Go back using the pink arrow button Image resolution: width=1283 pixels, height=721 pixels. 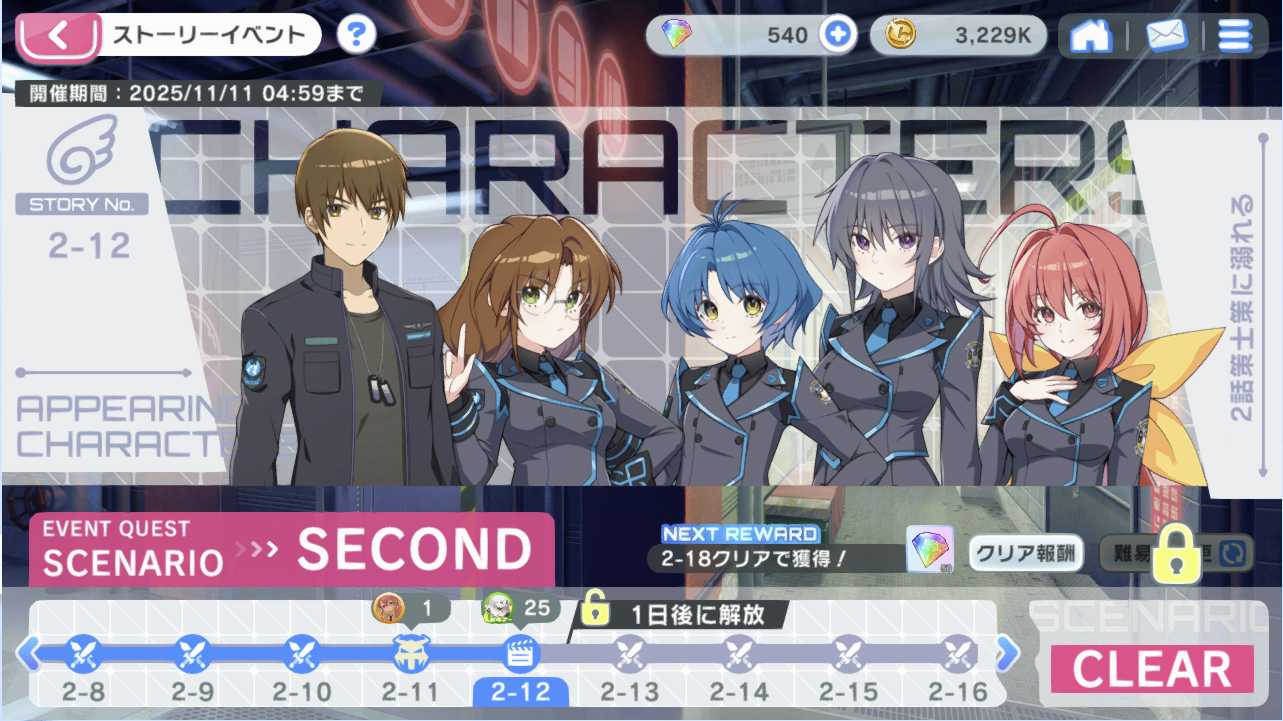[x=57, y=37]
